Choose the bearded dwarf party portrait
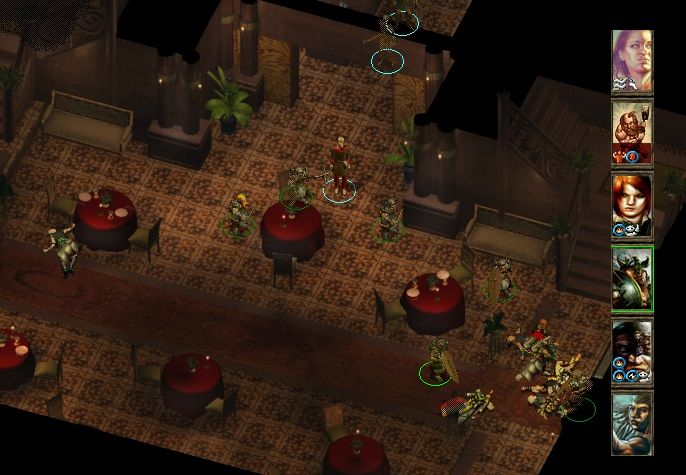This screenshot has width=686, height=475. tap(632, 131)
